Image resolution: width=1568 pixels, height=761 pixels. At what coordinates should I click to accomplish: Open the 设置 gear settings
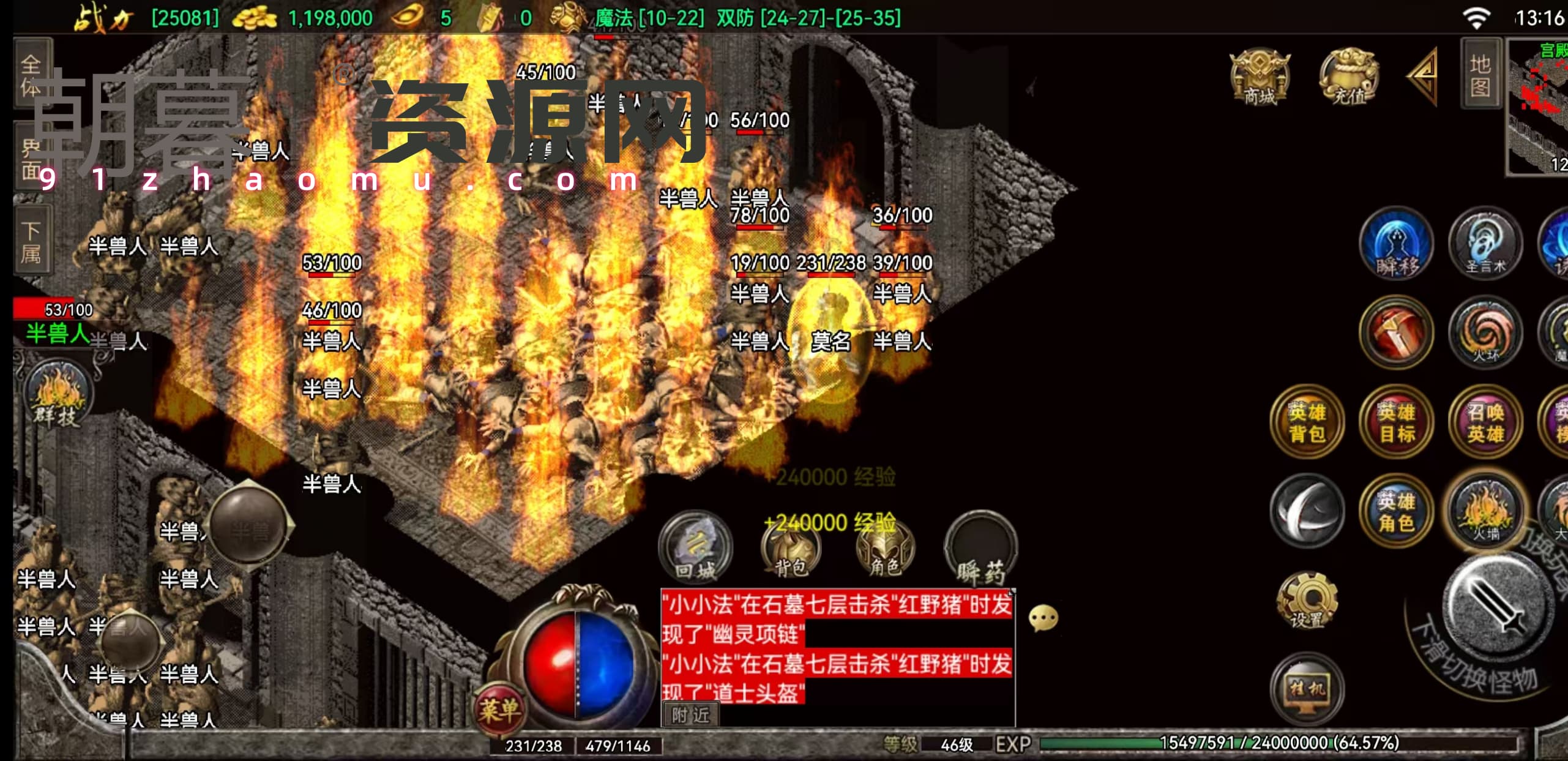(1307, 600)
